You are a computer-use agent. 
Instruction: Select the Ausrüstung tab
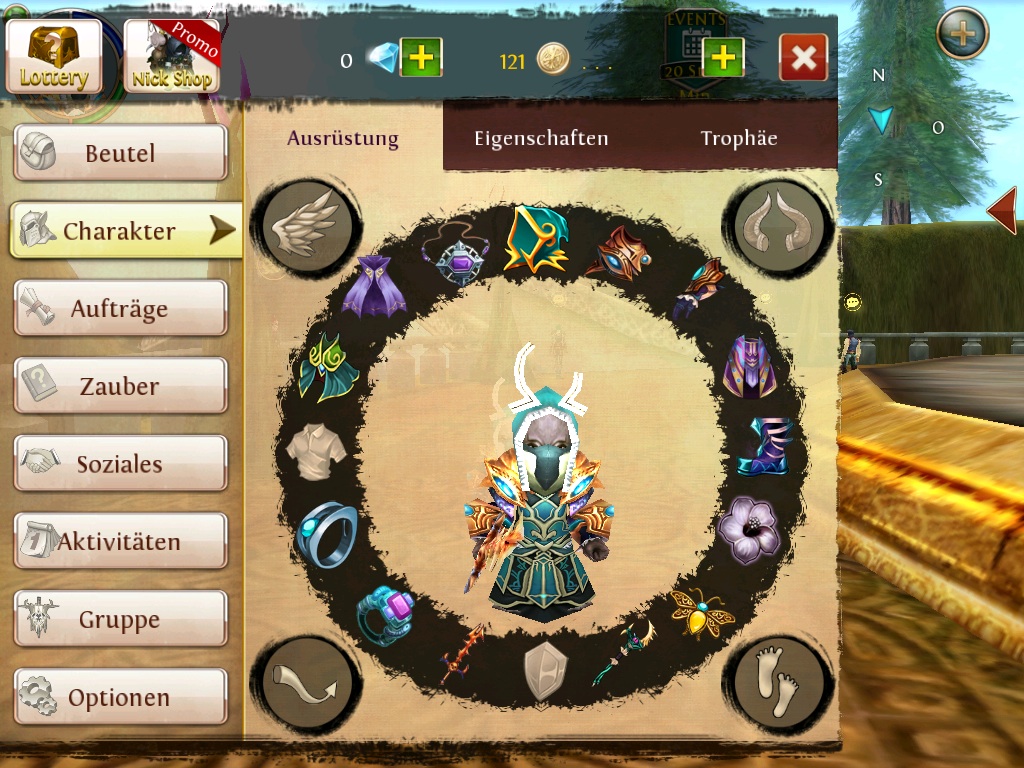tap(343, 138)
